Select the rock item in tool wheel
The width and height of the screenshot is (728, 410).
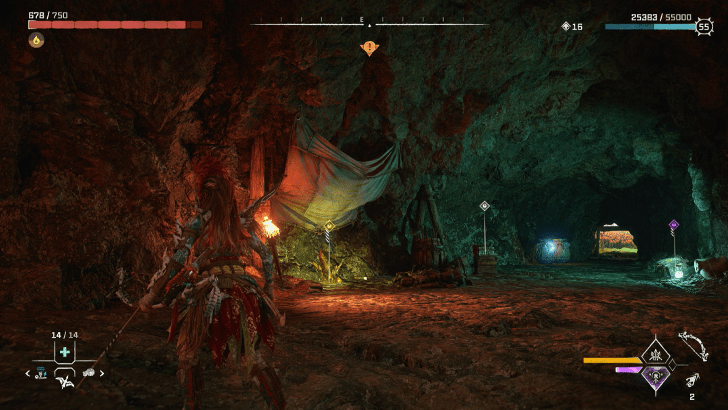(88, 373)
